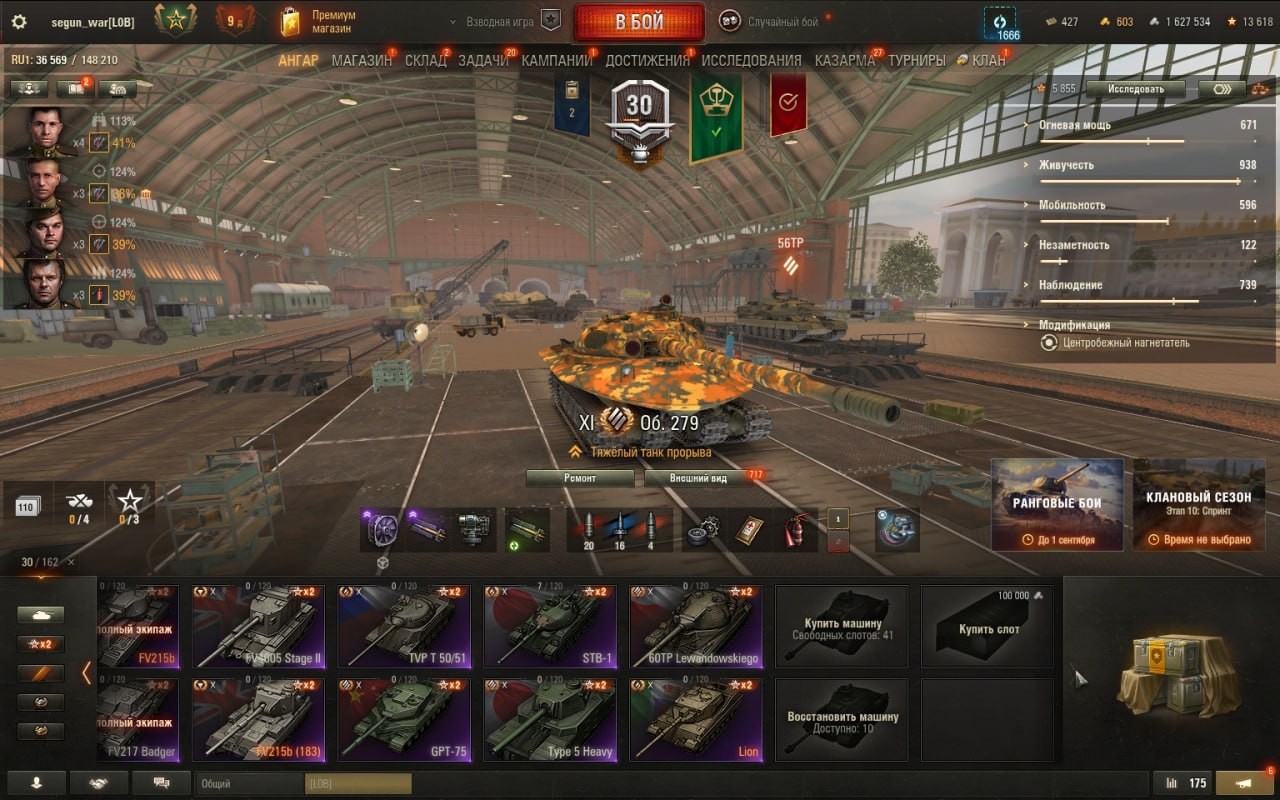Open the СКЛАД tab

coord(425,60)
